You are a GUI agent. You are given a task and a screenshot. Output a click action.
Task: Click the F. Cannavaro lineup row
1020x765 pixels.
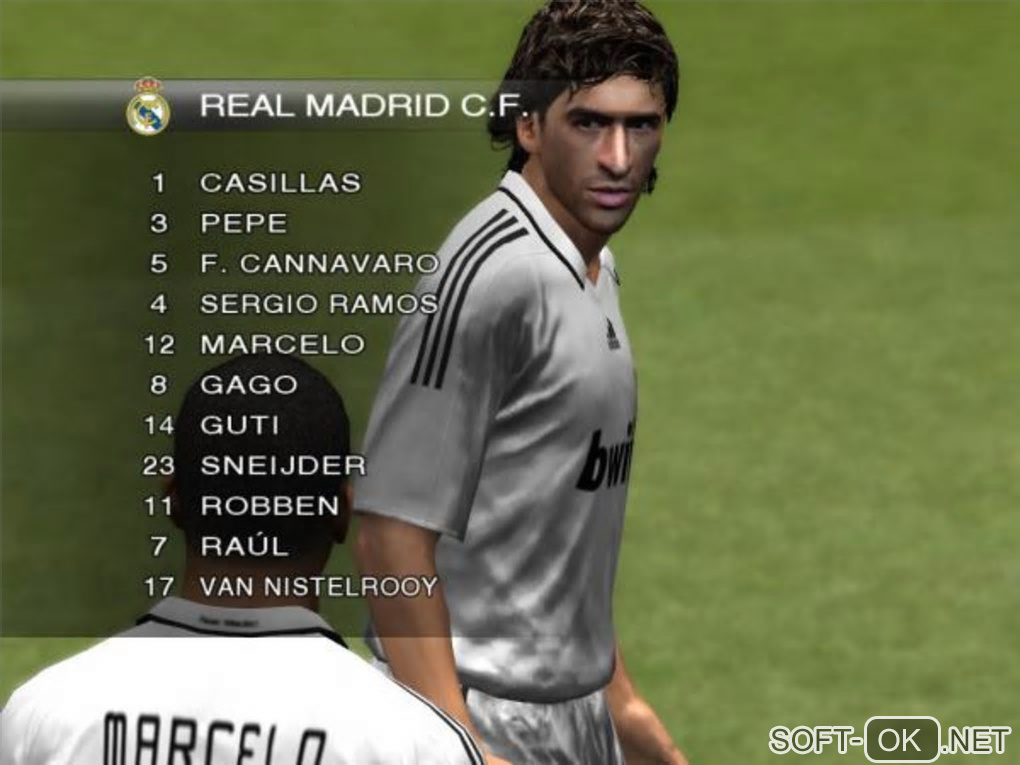(x=319, y=264)
